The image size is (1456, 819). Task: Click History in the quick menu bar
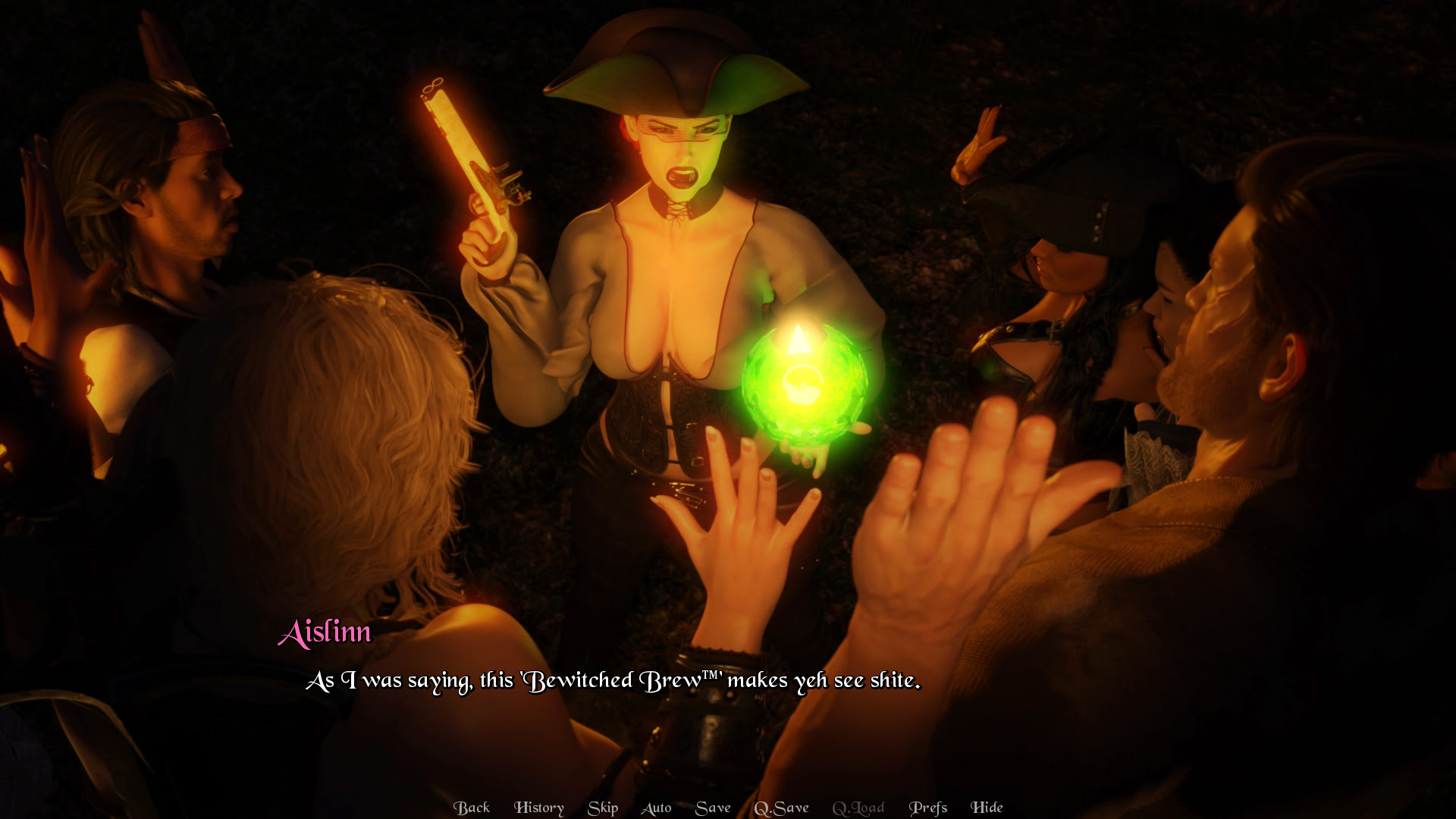539,808
